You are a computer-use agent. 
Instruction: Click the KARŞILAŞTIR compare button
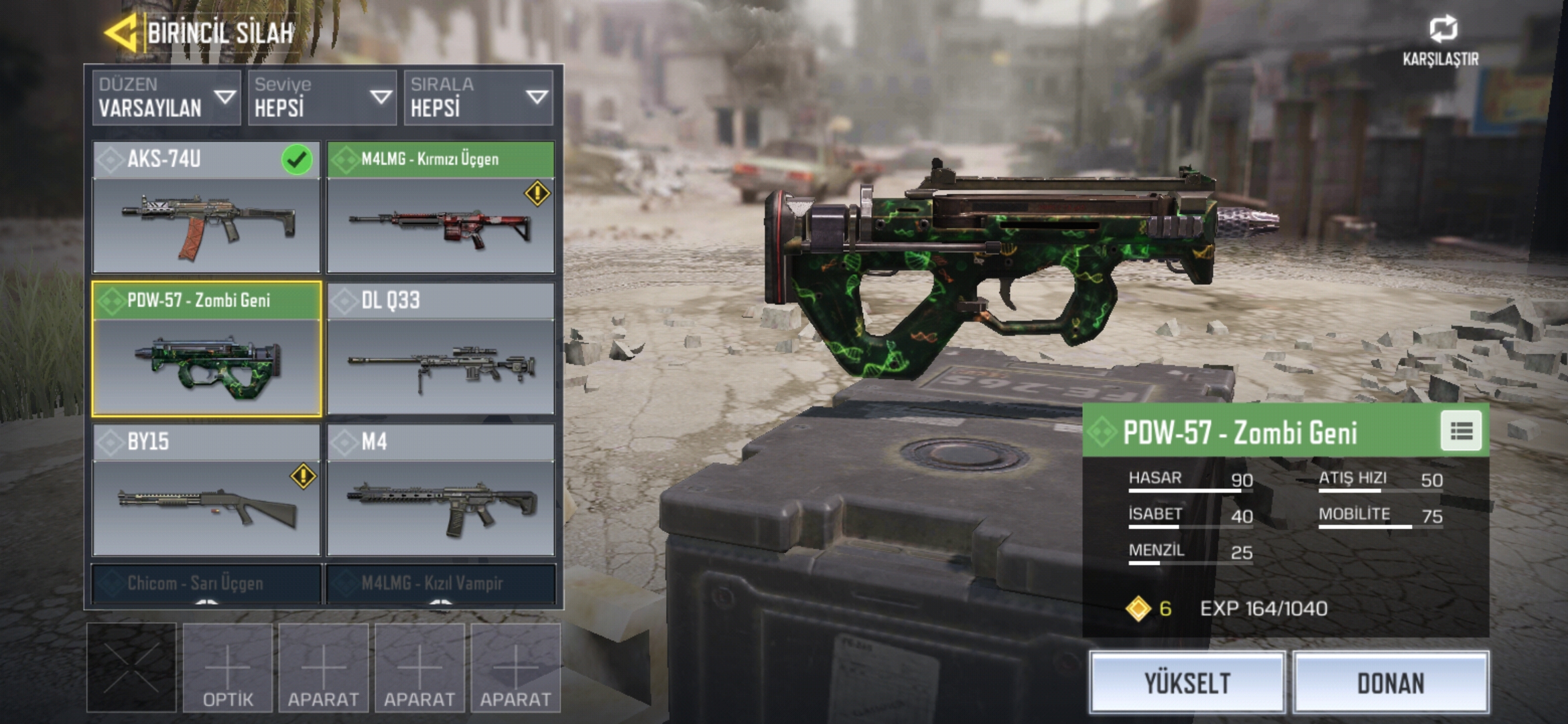[1441, 40]
